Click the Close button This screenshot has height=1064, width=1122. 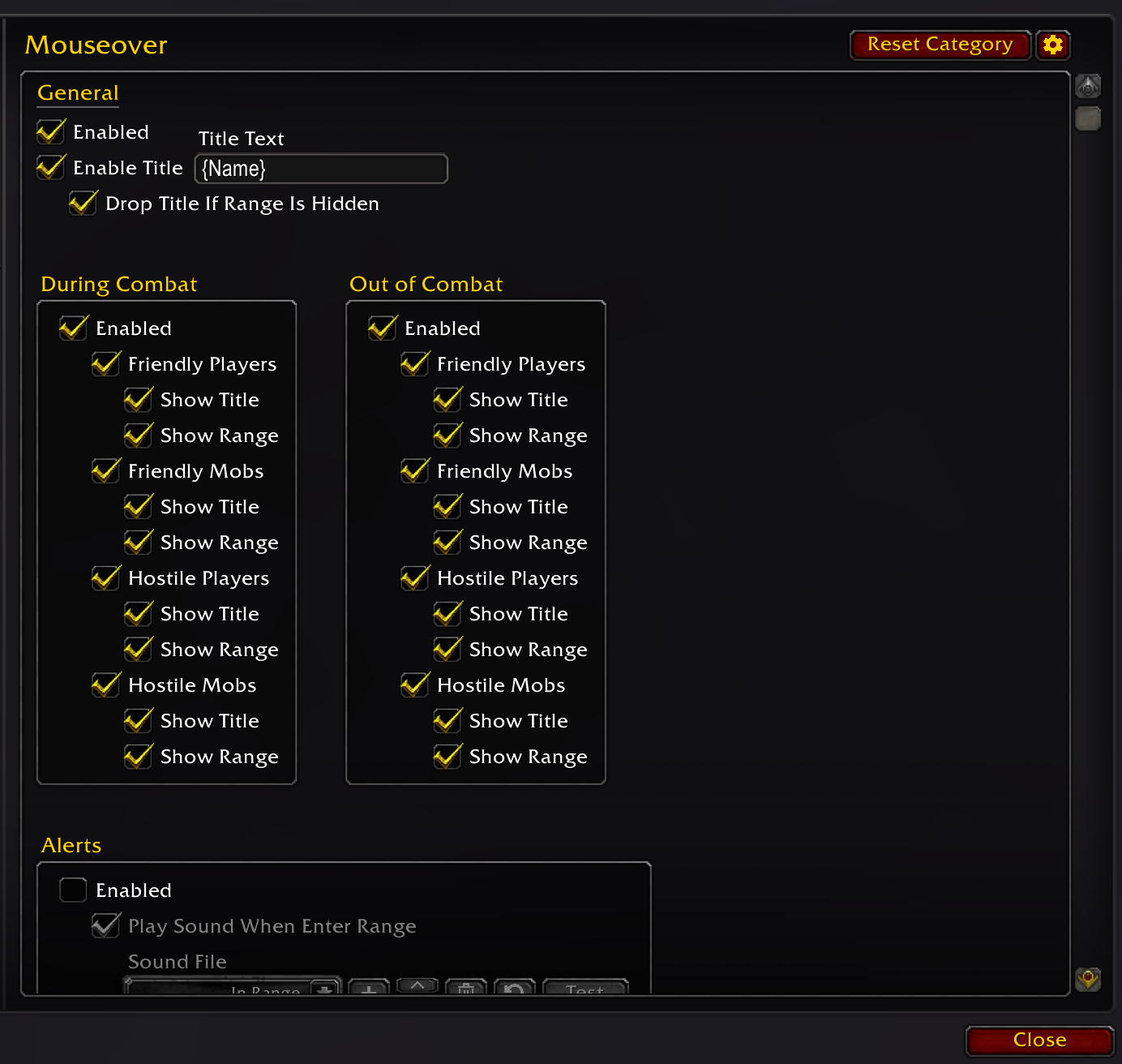(1038, 1040)
